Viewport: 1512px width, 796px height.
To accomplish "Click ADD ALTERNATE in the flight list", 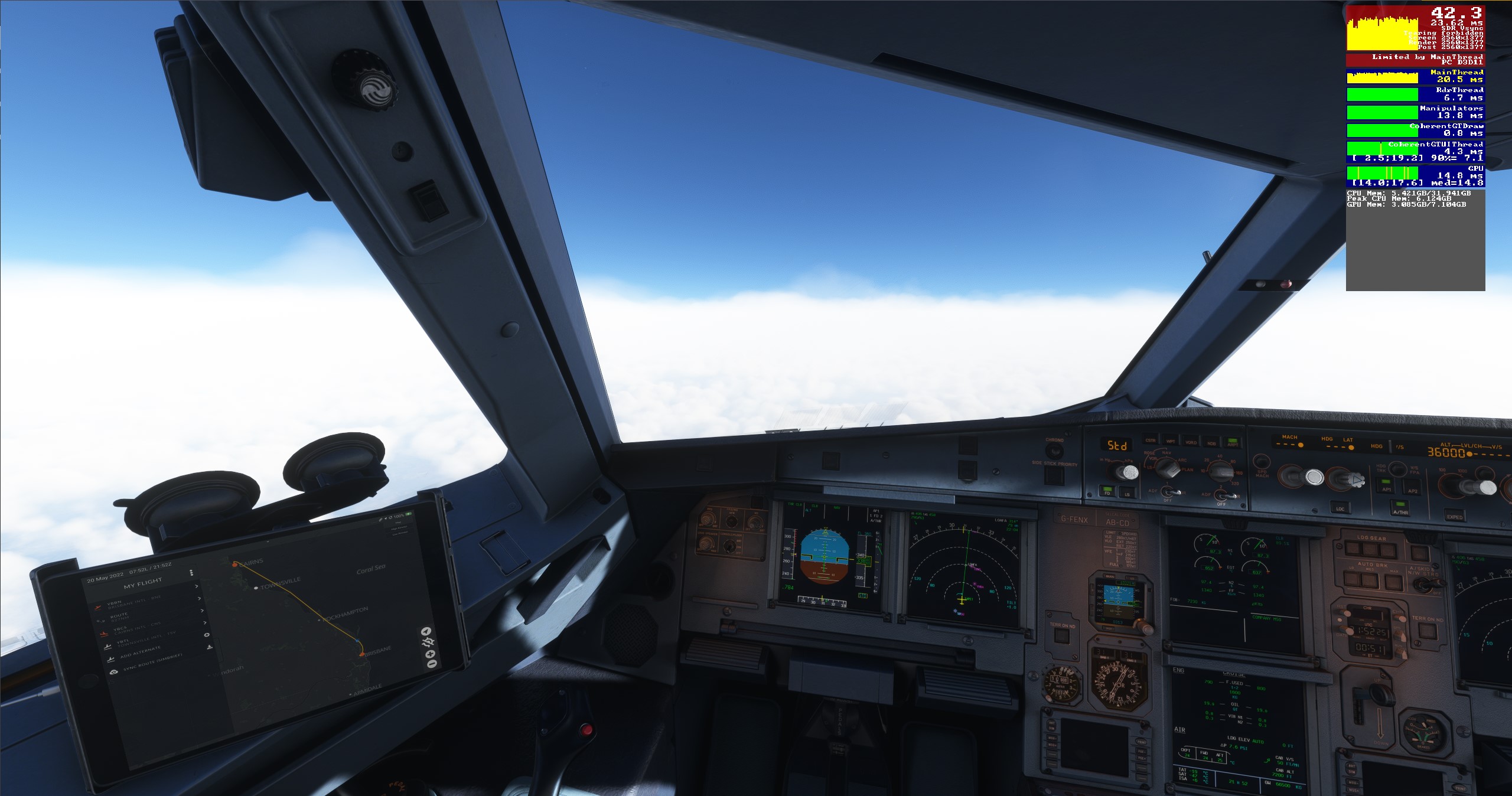I will tap(141, 653).
